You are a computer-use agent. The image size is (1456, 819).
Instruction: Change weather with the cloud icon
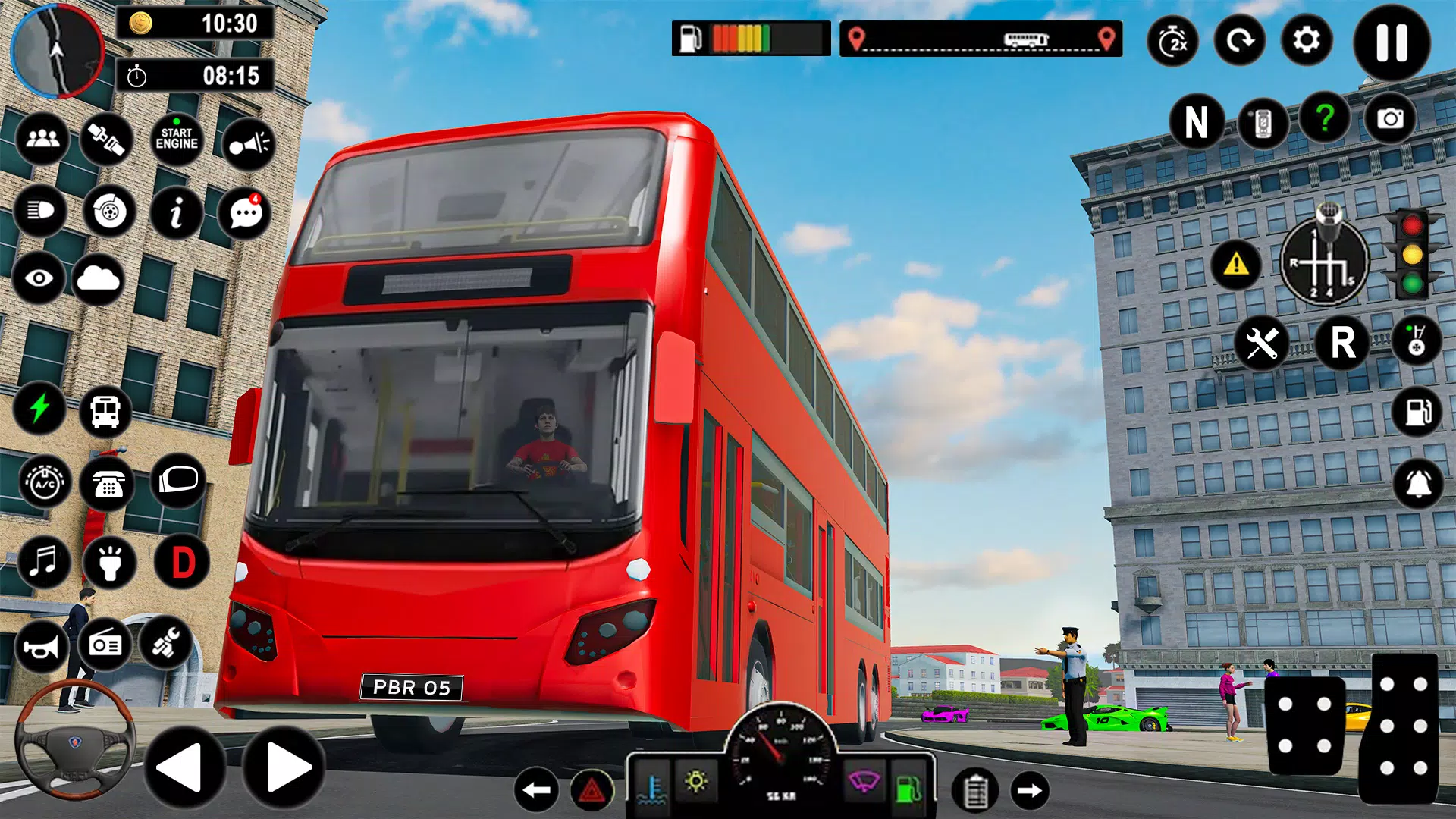[99, 279]
